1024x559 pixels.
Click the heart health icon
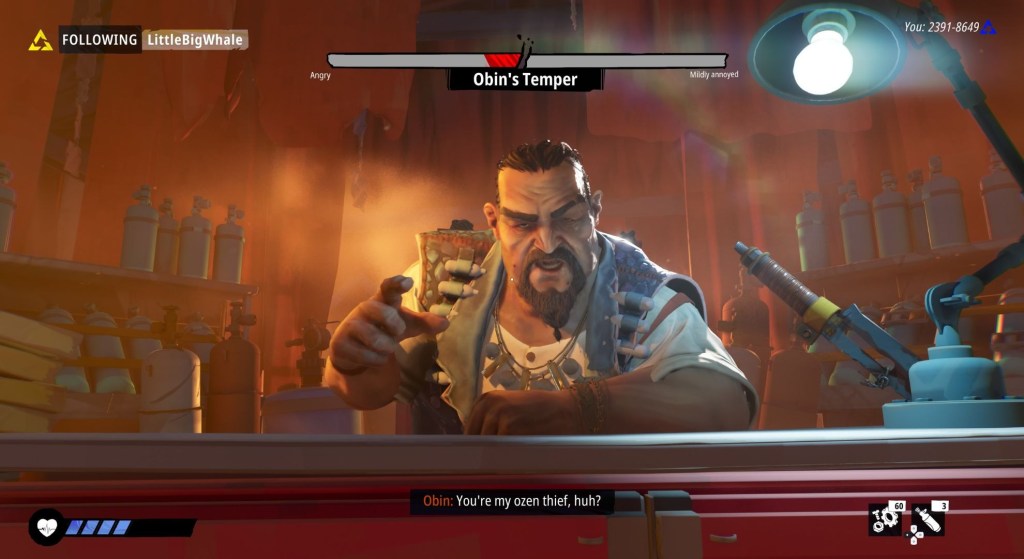[47, 525]
